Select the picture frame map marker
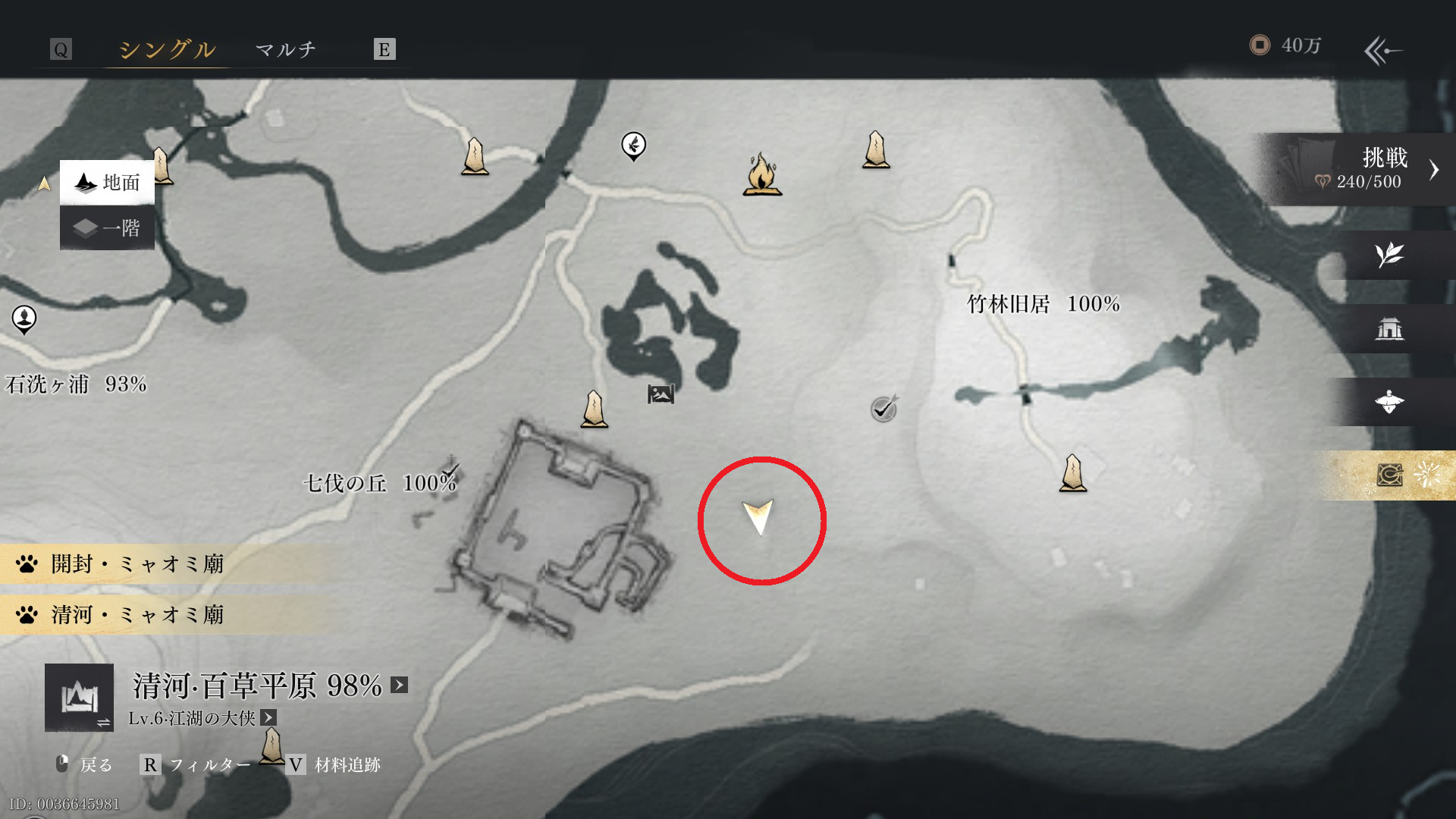 (661, 394)
